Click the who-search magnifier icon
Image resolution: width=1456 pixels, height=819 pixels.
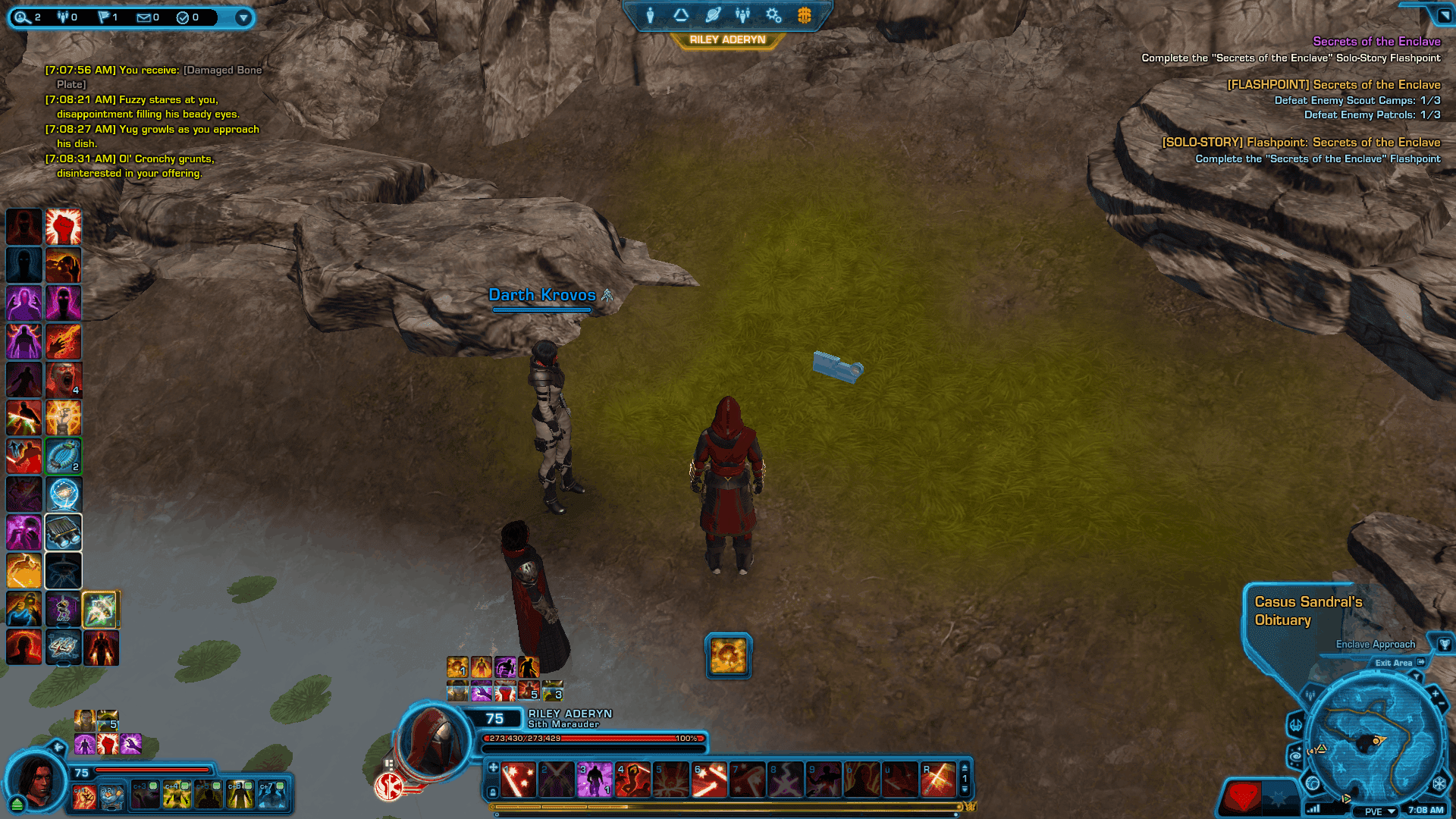pyautogui.click(x=23, y=17)
